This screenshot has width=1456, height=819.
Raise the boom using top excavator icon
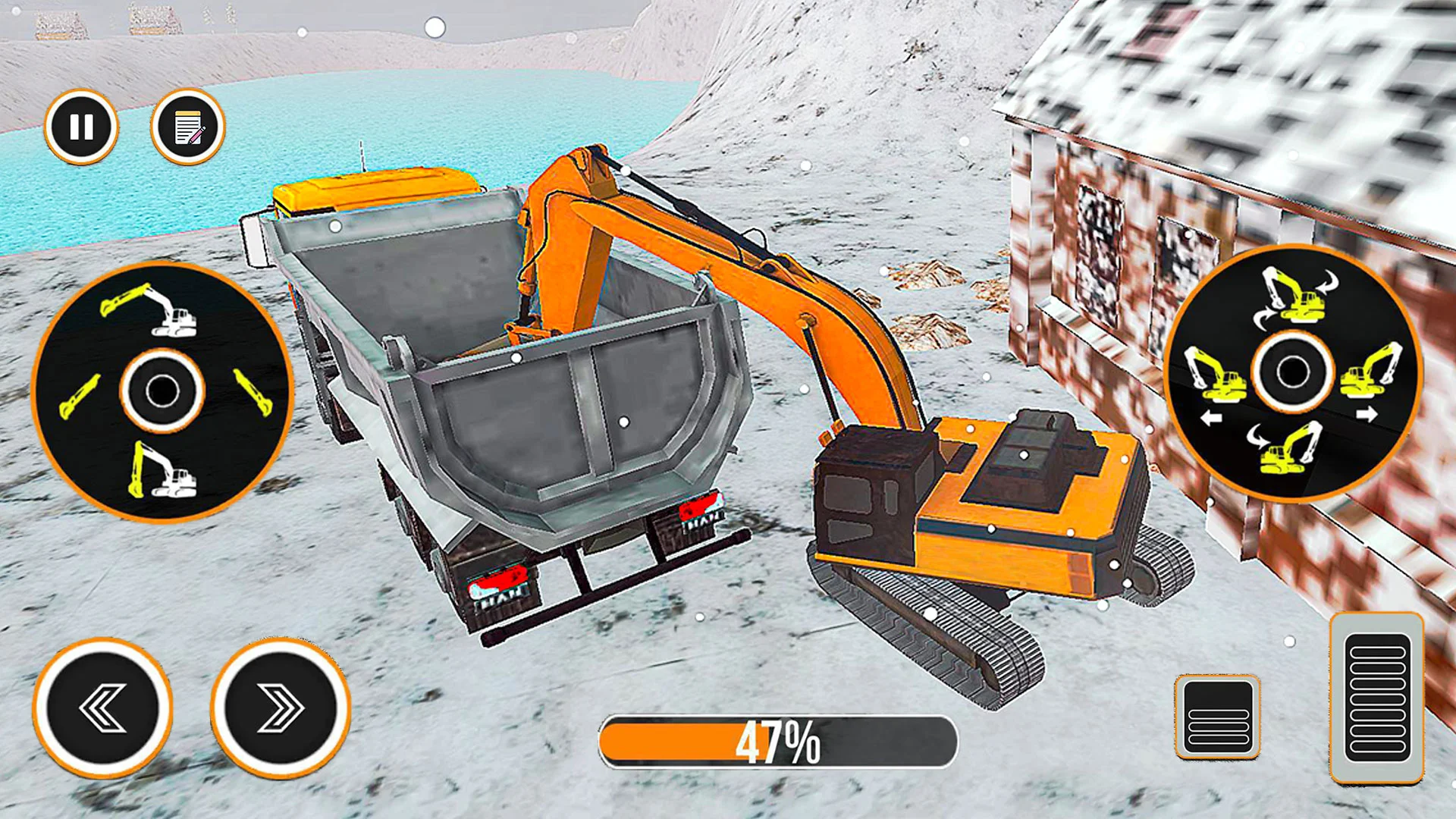151,311
